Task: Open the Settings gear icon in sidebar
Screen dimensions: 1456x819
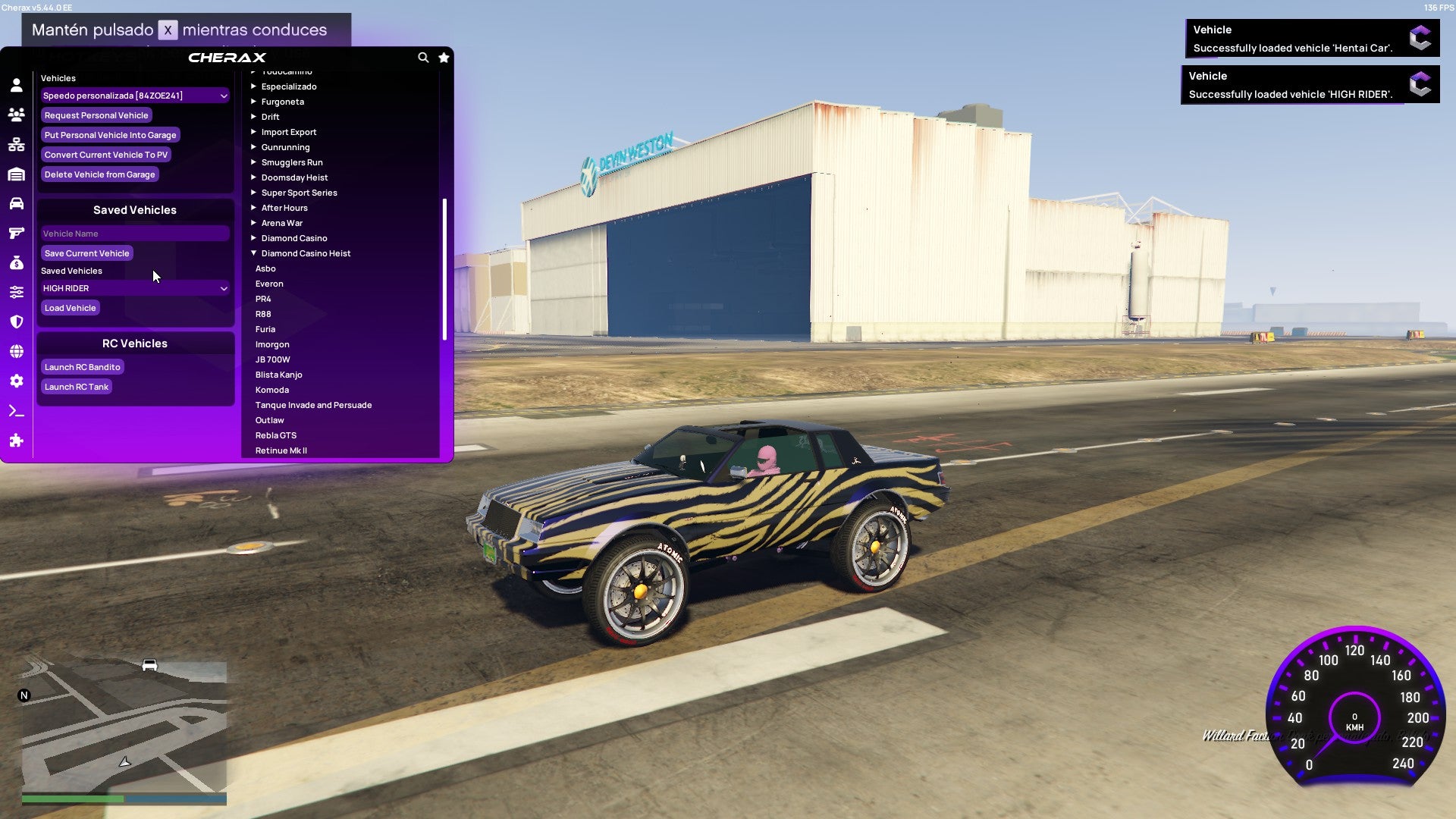Action: (x=15, y=381)
